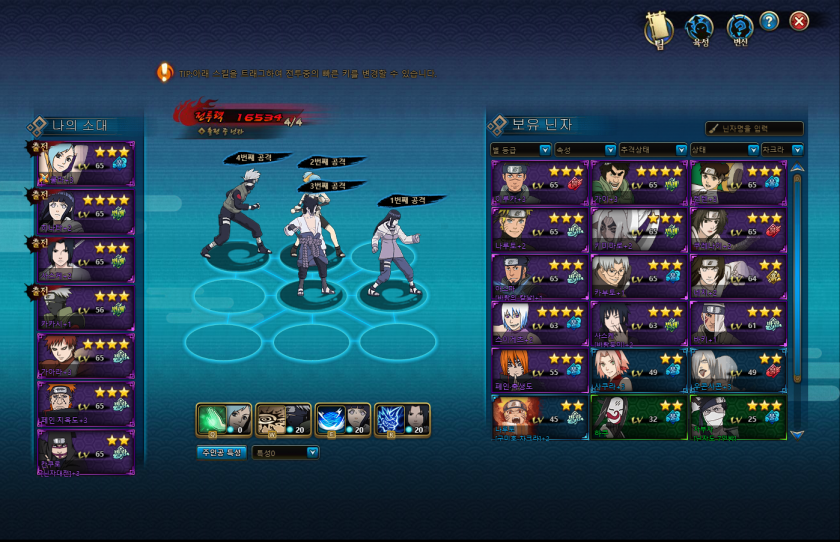Image resolution: width=840 pixels, height=542 pixels.
Task: Select the Might Guy four-star ninja card
Action: tap(638, 182)
